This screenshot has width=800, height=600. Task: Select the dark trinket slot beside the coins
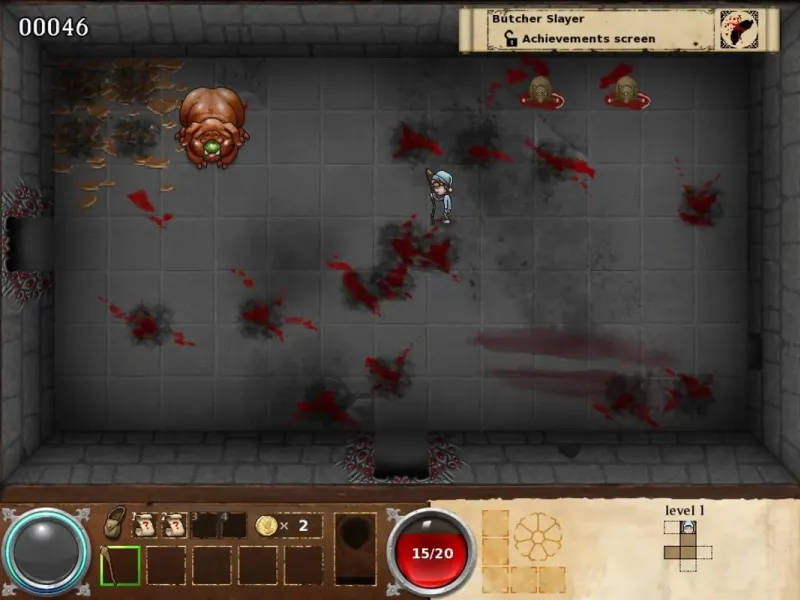[355, 547]
